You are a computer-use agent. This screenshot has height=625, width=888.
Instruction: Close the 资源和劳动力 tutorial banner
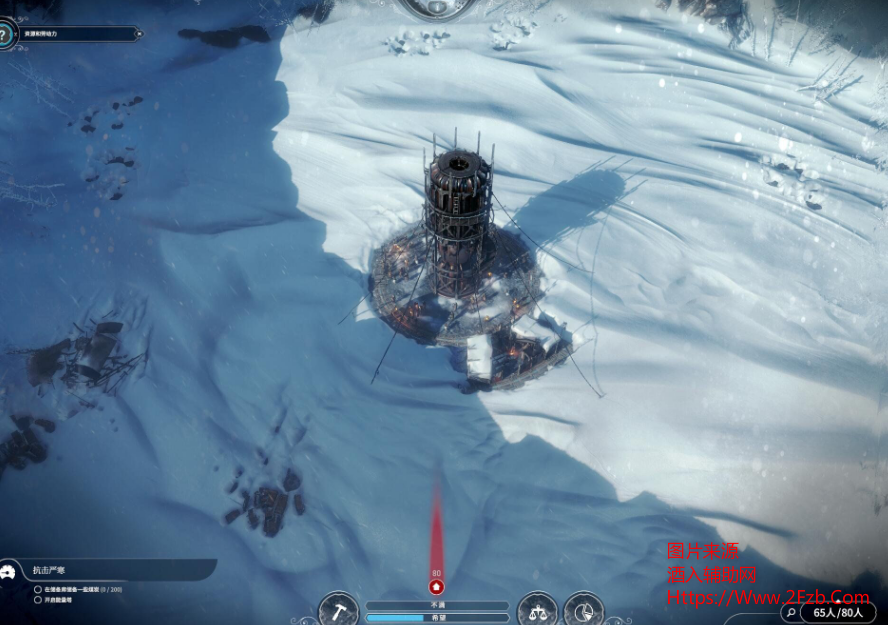click(x=135, y=33)
